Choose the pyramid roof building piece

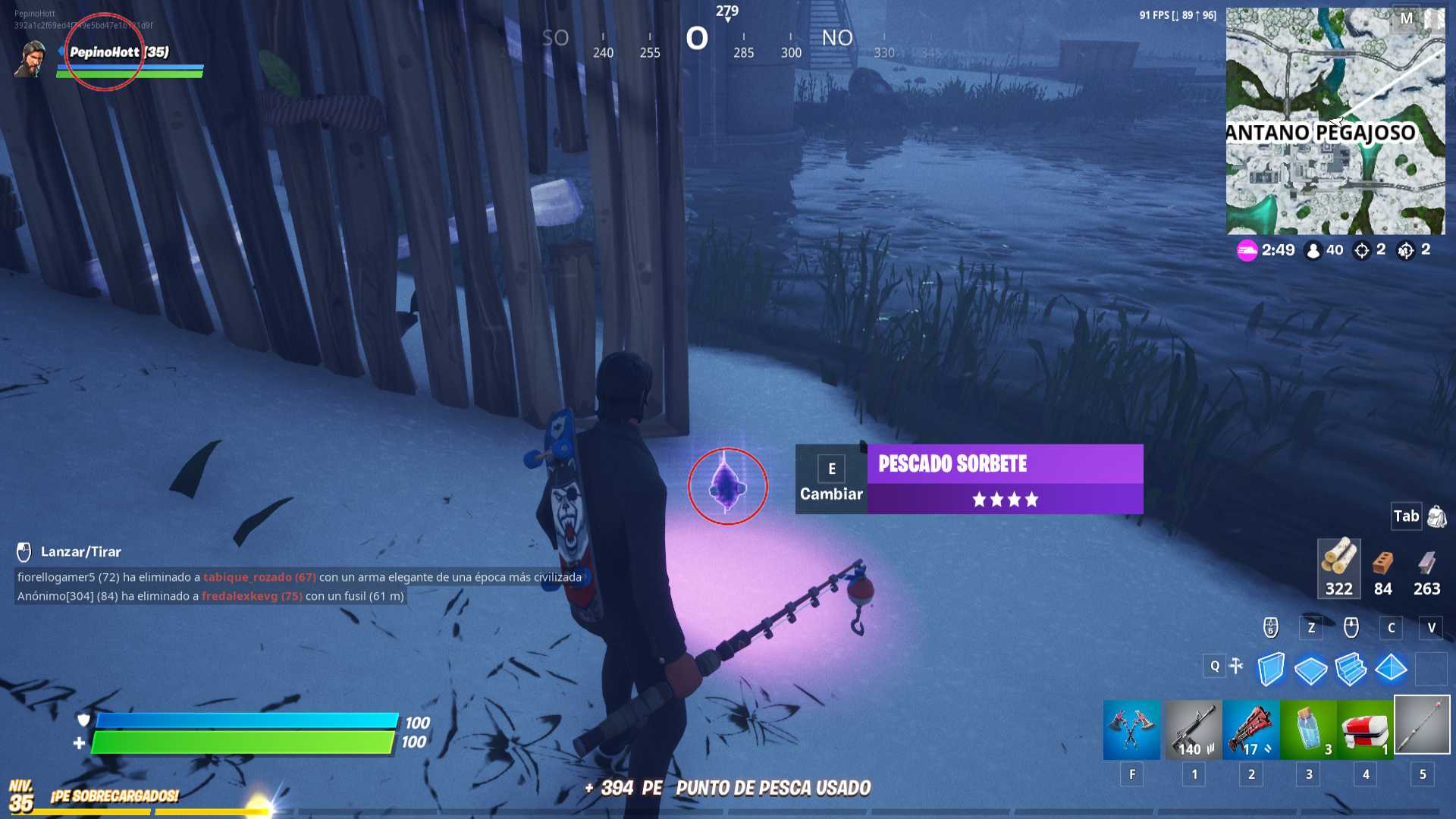[1391, 669]
